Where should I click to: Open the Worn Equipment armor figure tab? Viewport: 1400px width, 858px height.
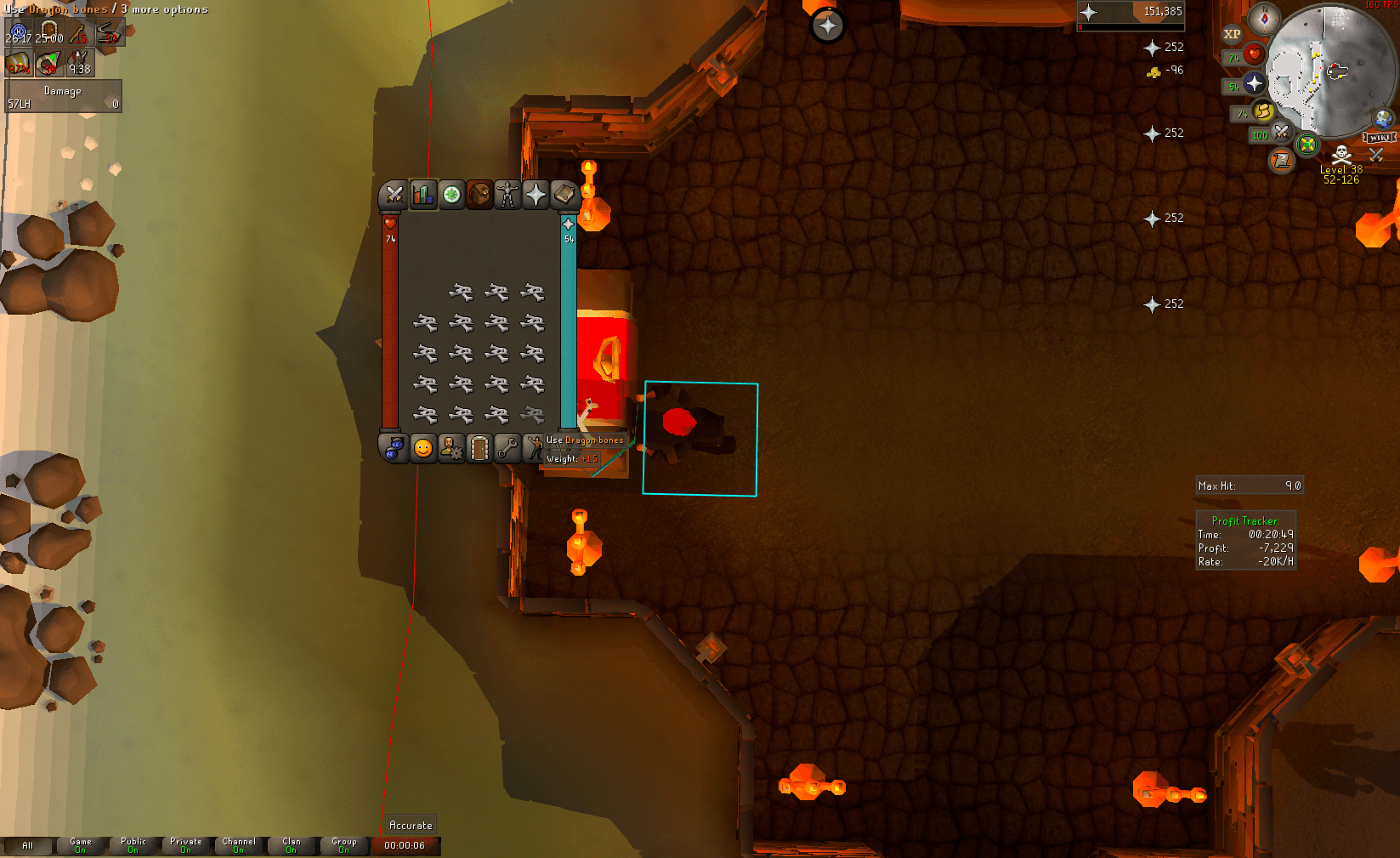[506, 194]
